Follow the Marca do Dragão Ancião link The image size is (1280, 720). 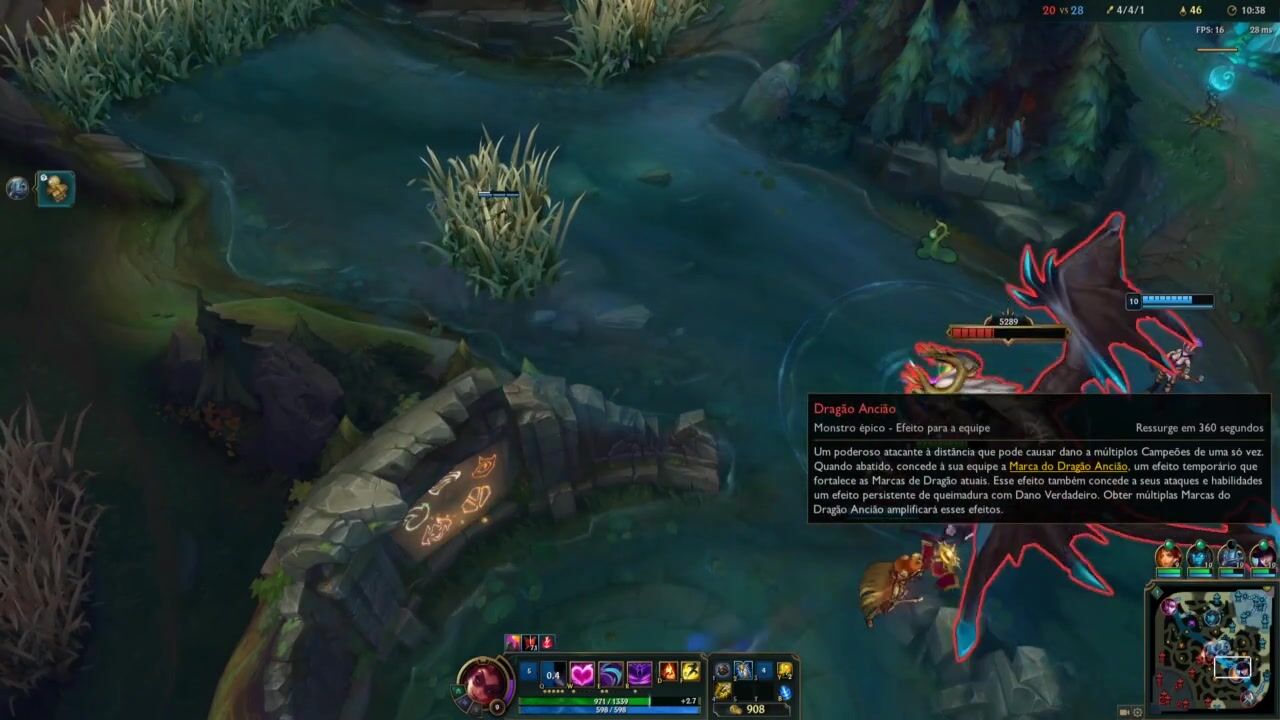(x=1068, y=466)
